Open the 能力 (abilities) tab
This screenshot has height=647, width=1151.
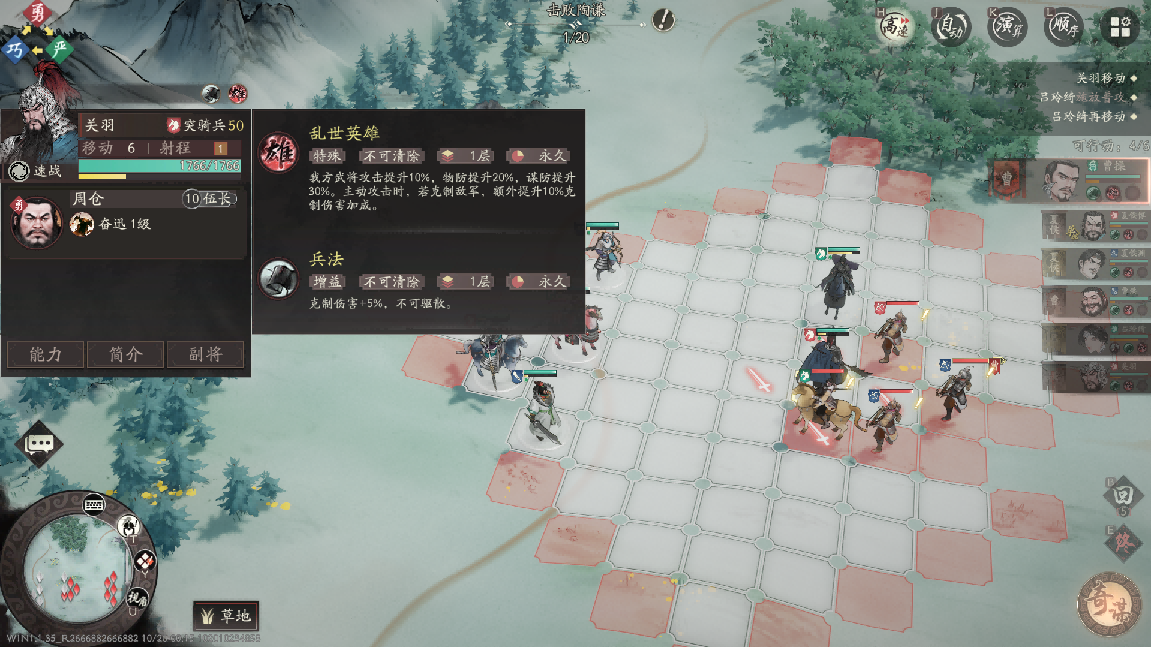click(x=46, y=354)
